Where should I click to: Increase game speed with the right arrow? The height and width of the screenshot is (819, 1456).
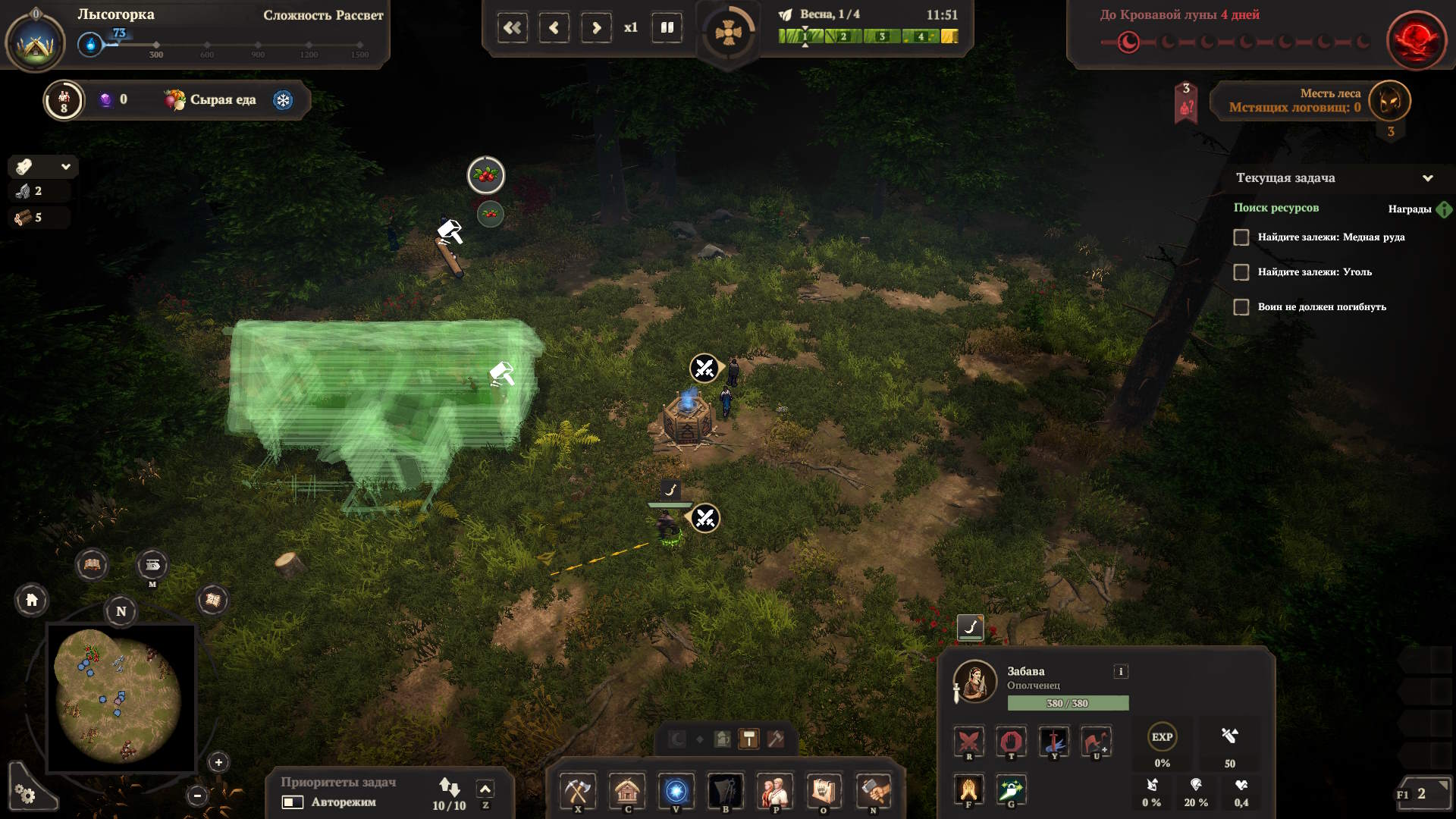pyautogui.click(x=596, y=28)
